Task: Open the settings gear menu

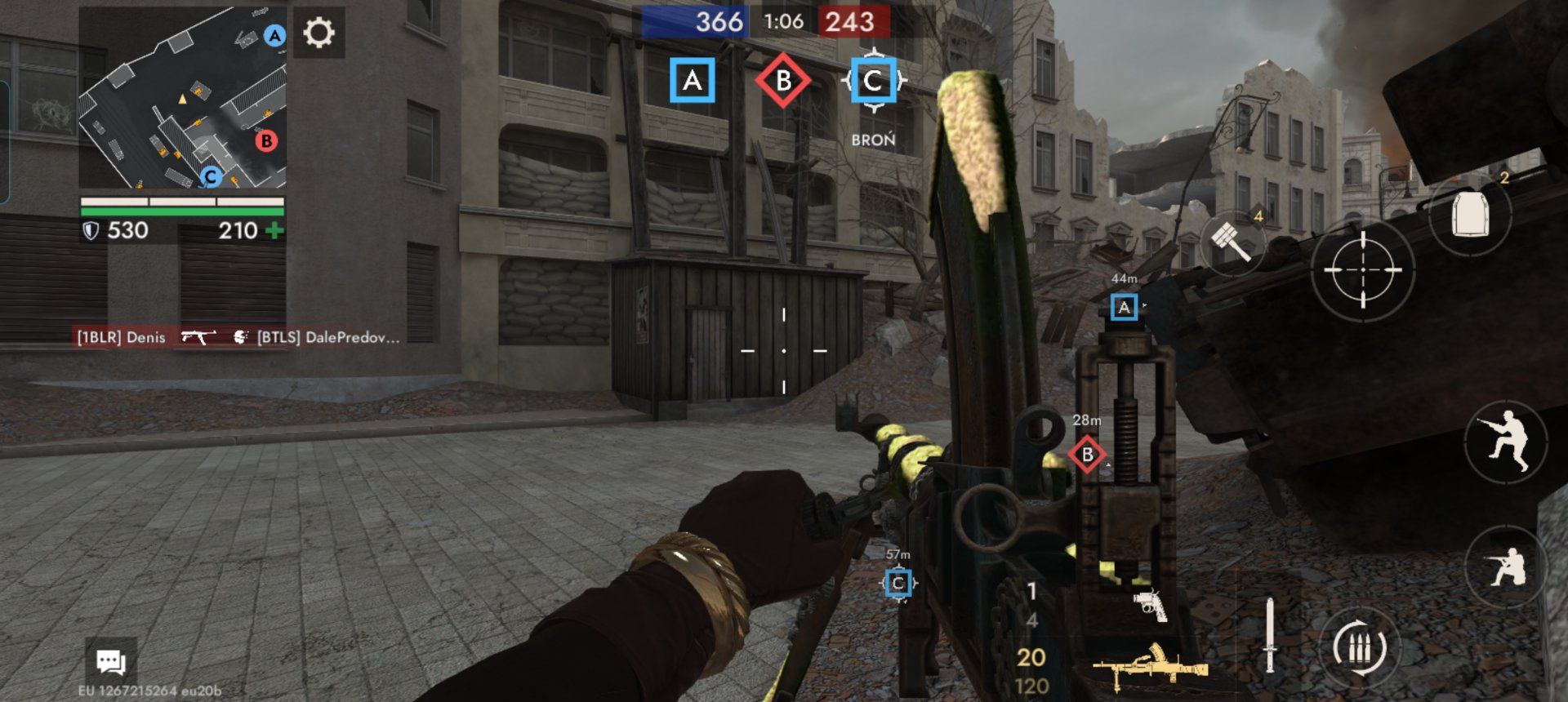Action: click(x=318, y=33)
